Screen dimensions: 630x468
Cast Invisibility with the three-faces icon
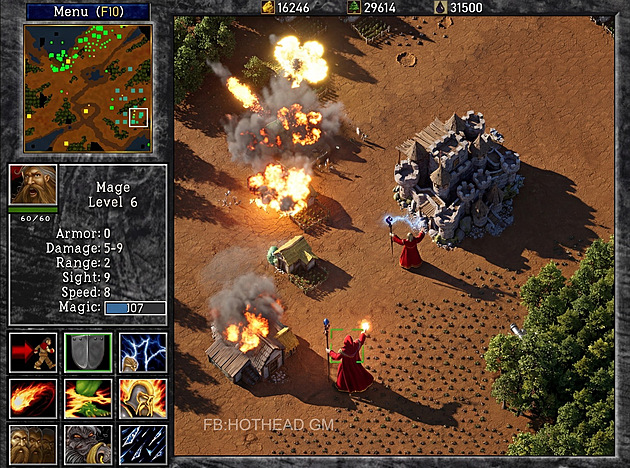coord(33,443)
